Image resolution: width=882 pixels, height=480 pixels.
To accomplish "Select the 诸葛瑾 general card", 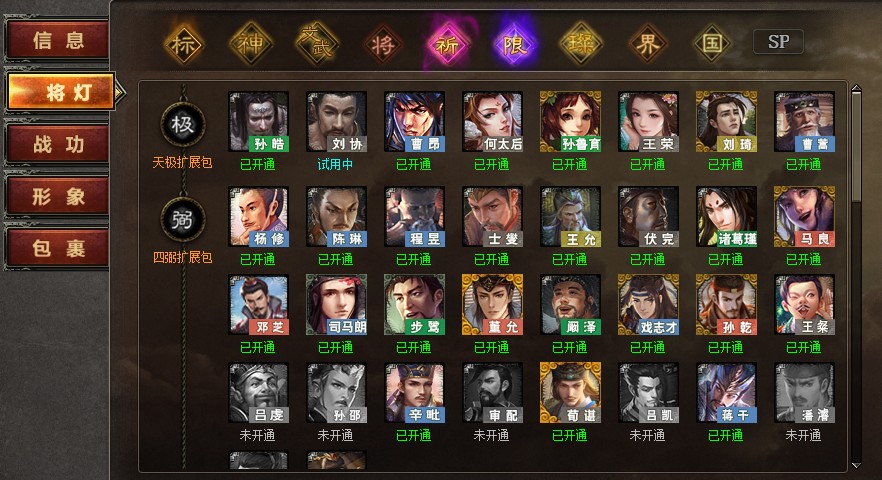I will [727, 216].
